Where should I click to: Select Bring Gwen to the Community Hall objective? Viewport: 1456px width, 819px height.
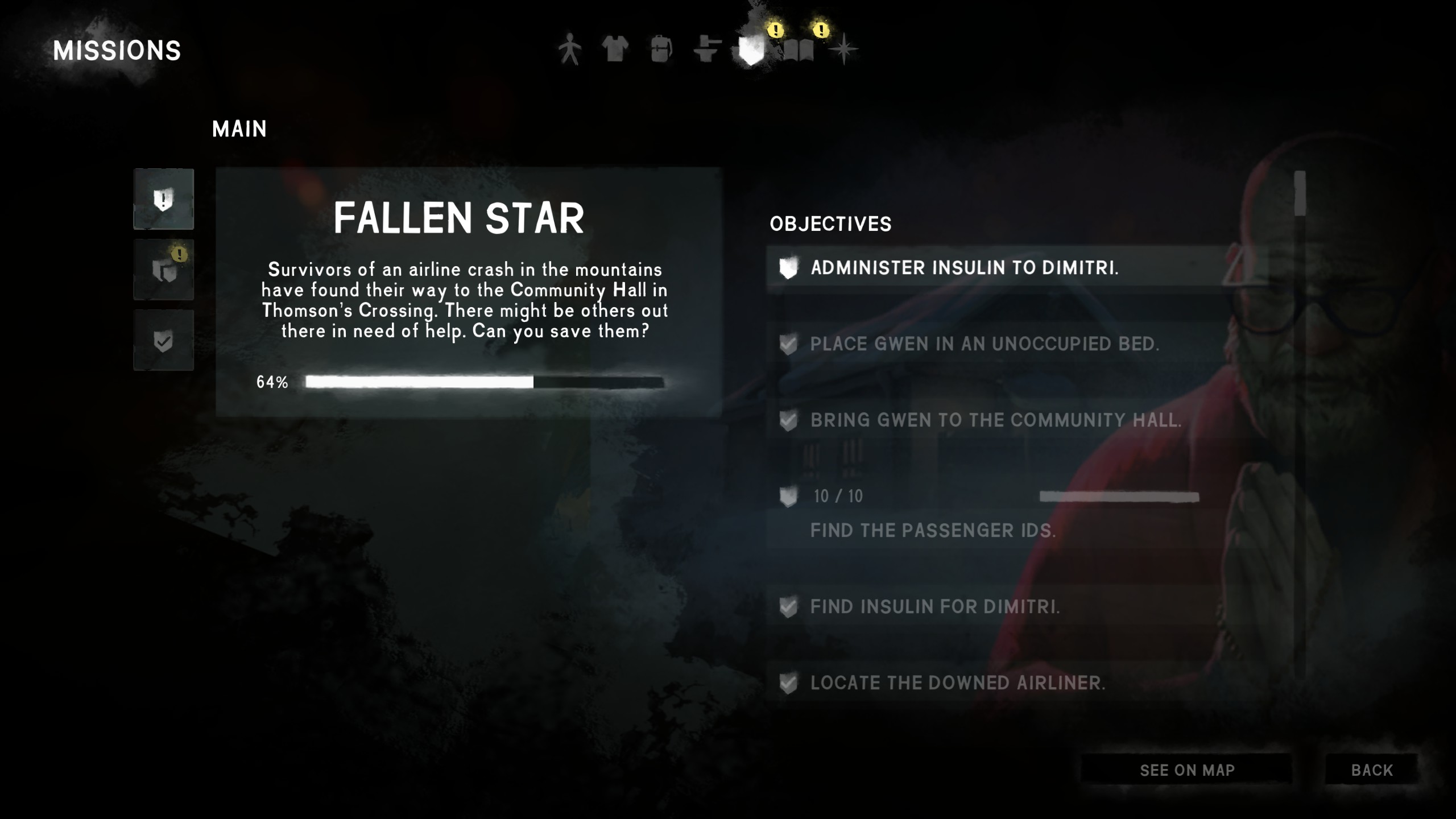point(995,420)
